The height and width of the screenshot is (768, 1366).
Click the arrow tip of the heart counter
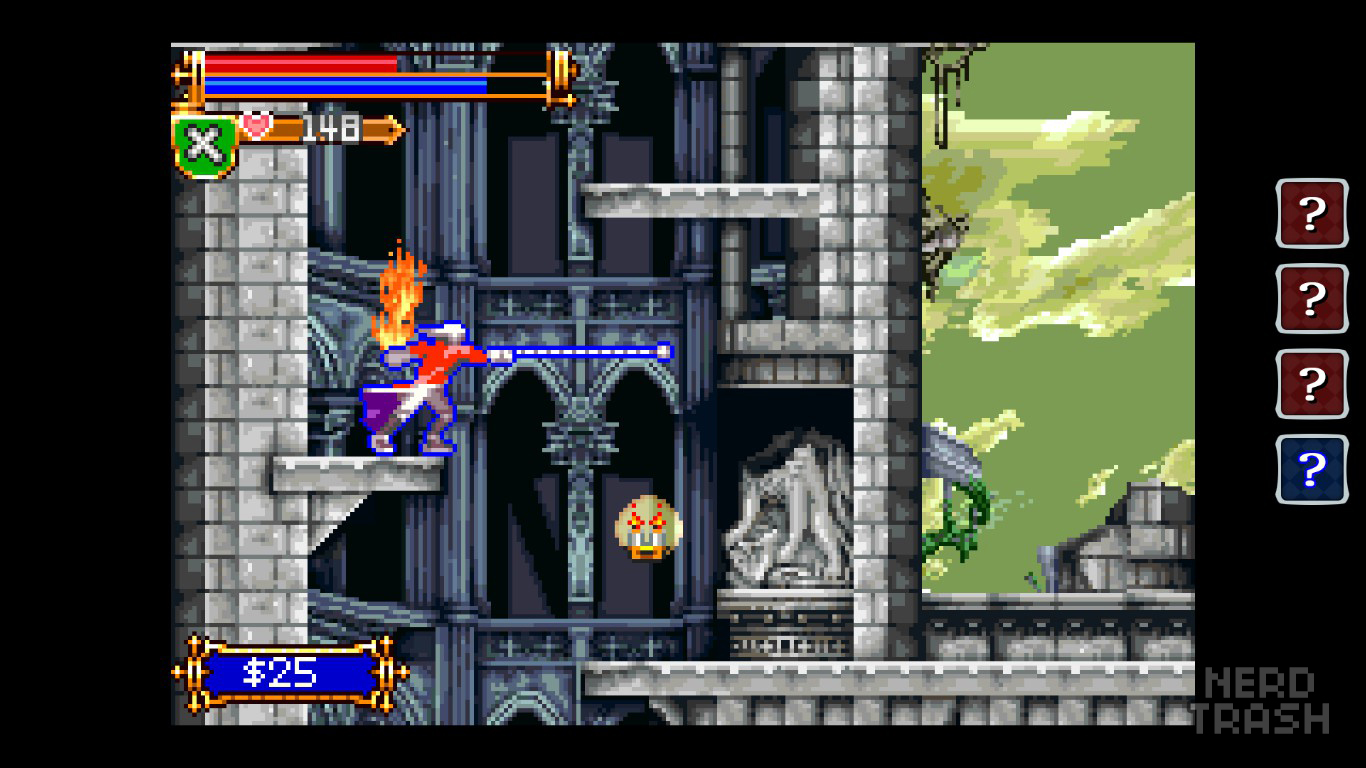pos(398,128)
